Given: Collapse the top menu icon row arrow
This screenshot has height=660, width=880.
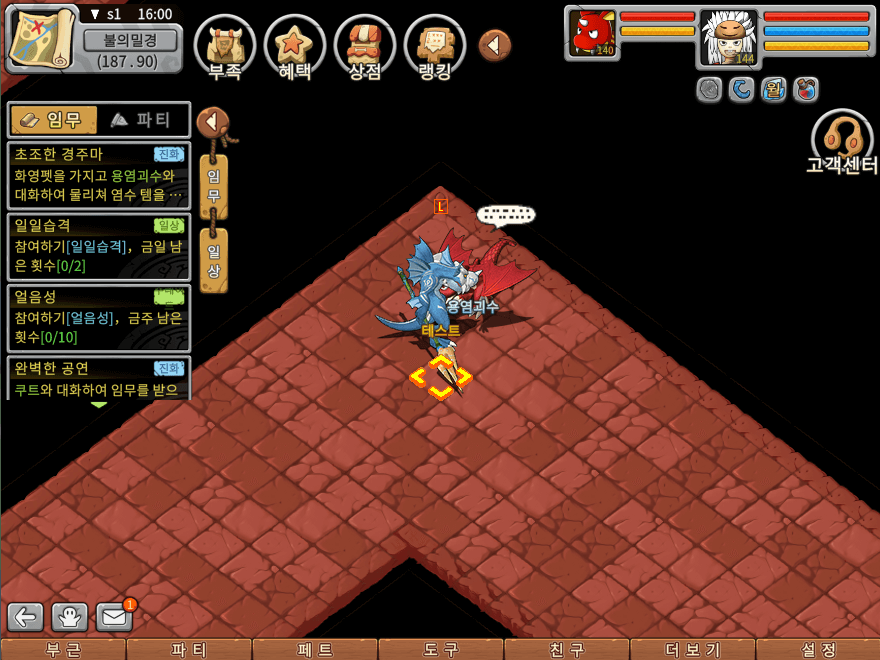Looking at the screenshot, I should click(x=494, y=45).
